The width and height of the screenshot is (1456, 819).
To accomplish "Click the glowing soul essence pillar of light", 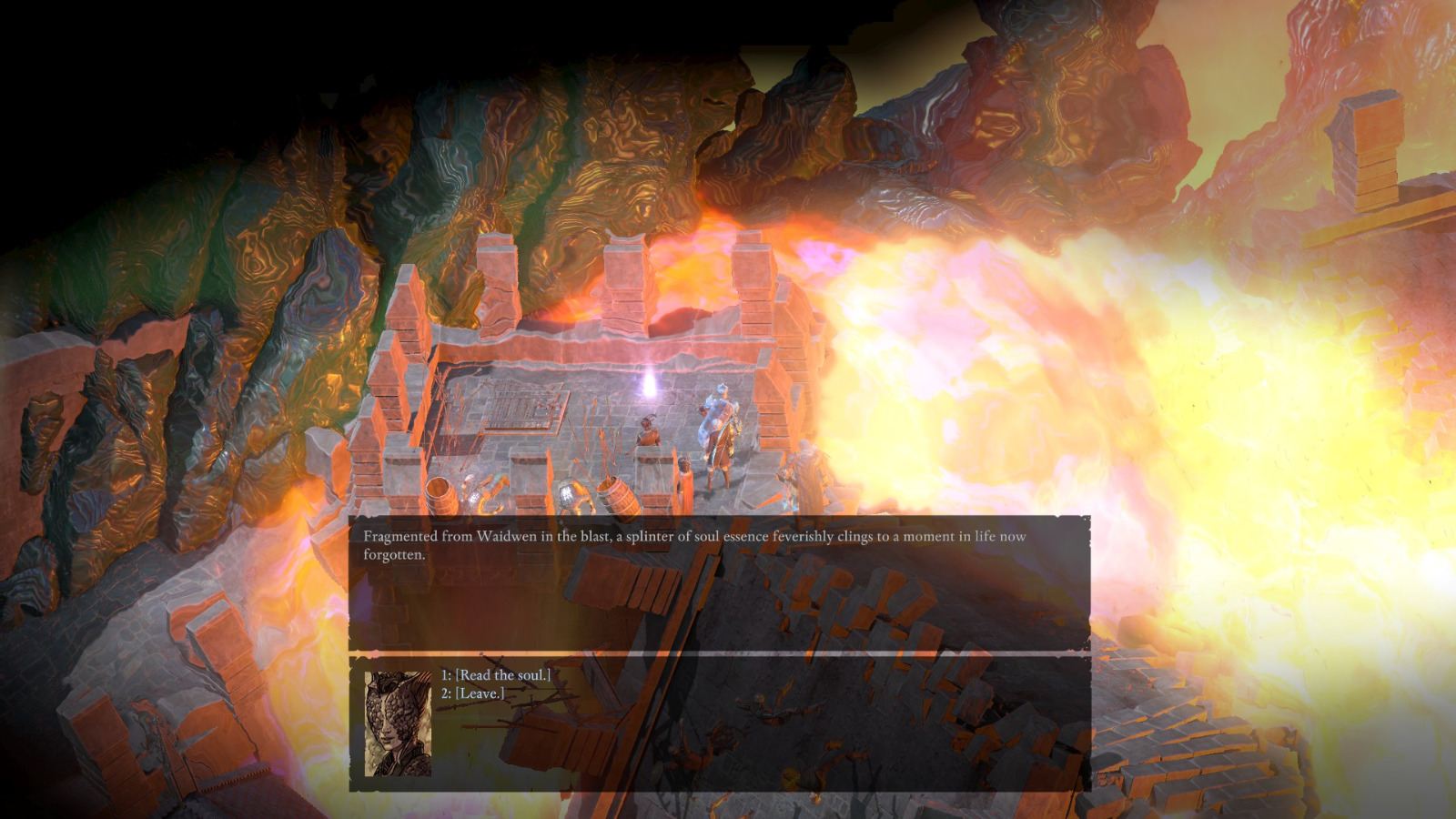I will point(650,386).
